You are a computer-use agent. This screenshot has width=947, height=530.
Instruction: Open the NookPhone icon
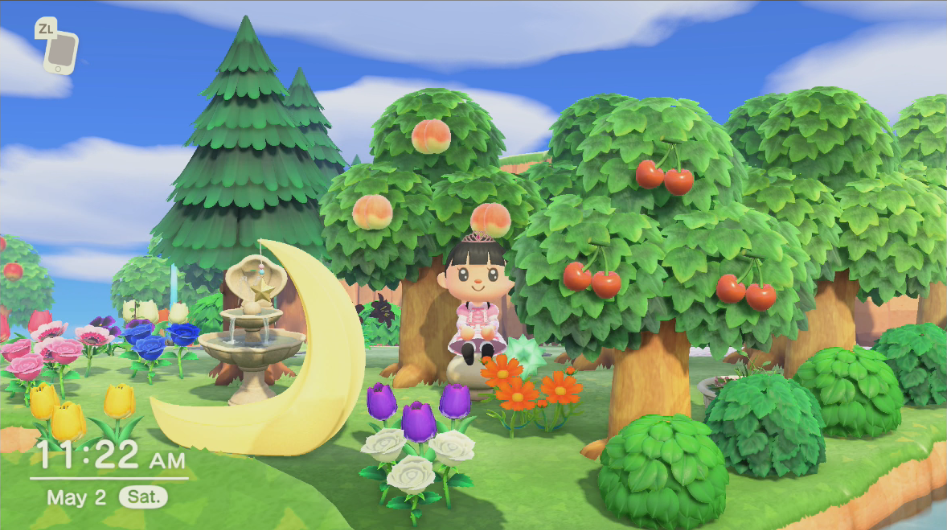(61, 51)
